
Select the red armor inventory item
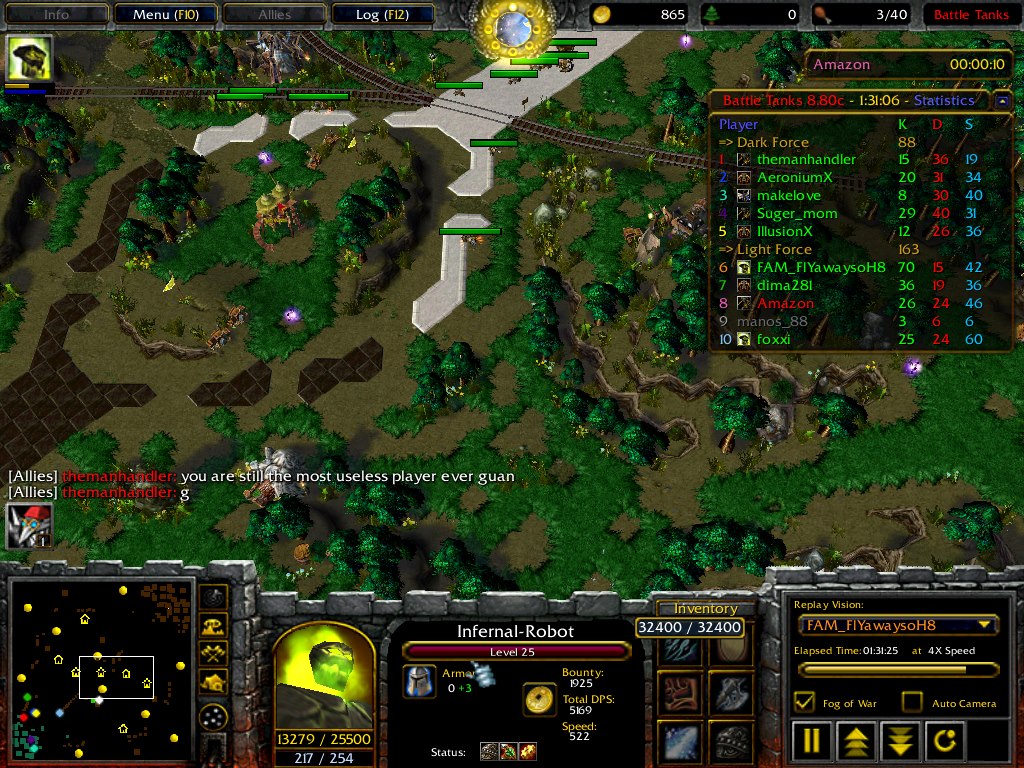[679, 692]
